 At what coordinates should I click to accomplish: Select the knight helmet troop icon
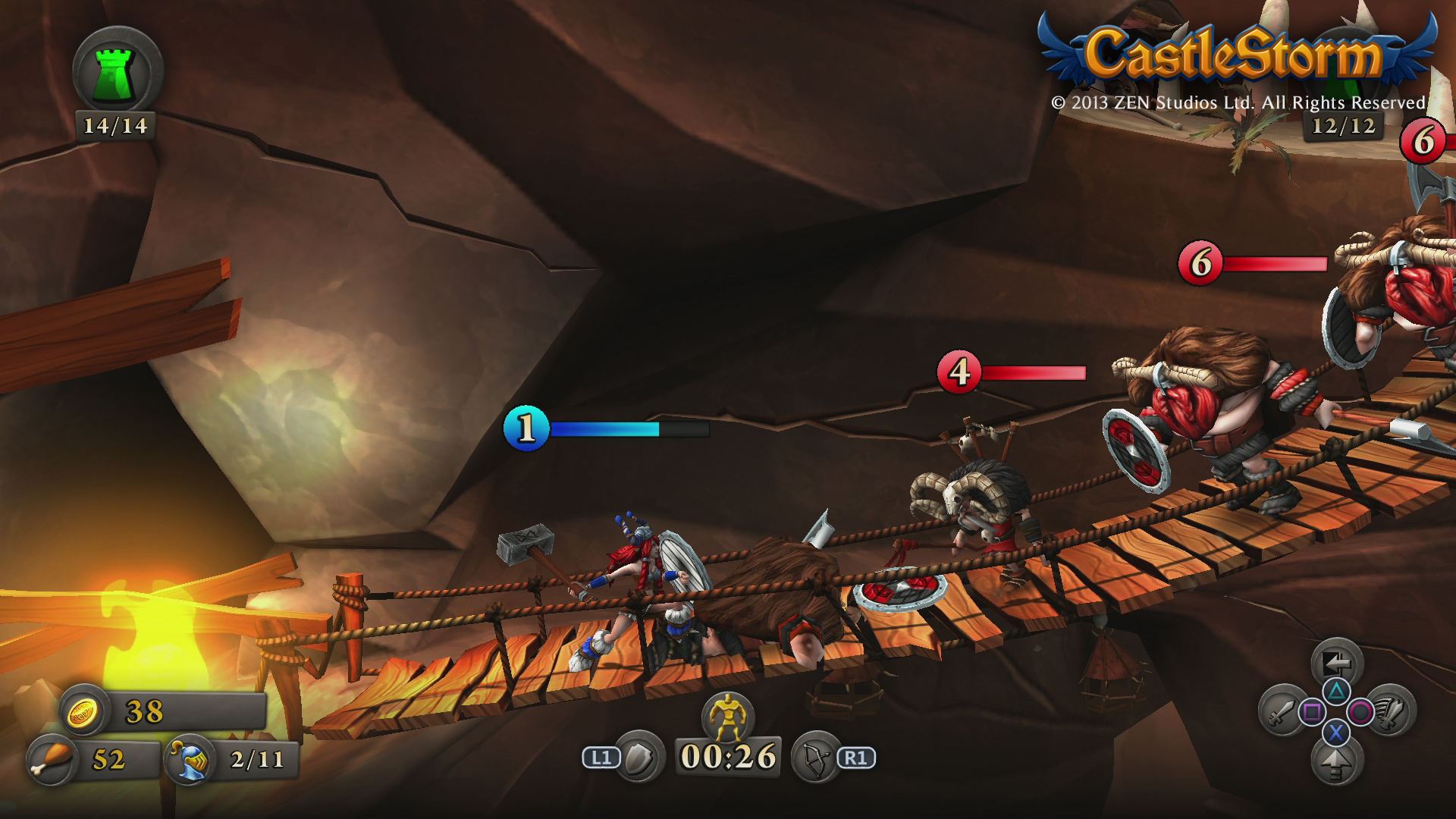coord(188,759)
